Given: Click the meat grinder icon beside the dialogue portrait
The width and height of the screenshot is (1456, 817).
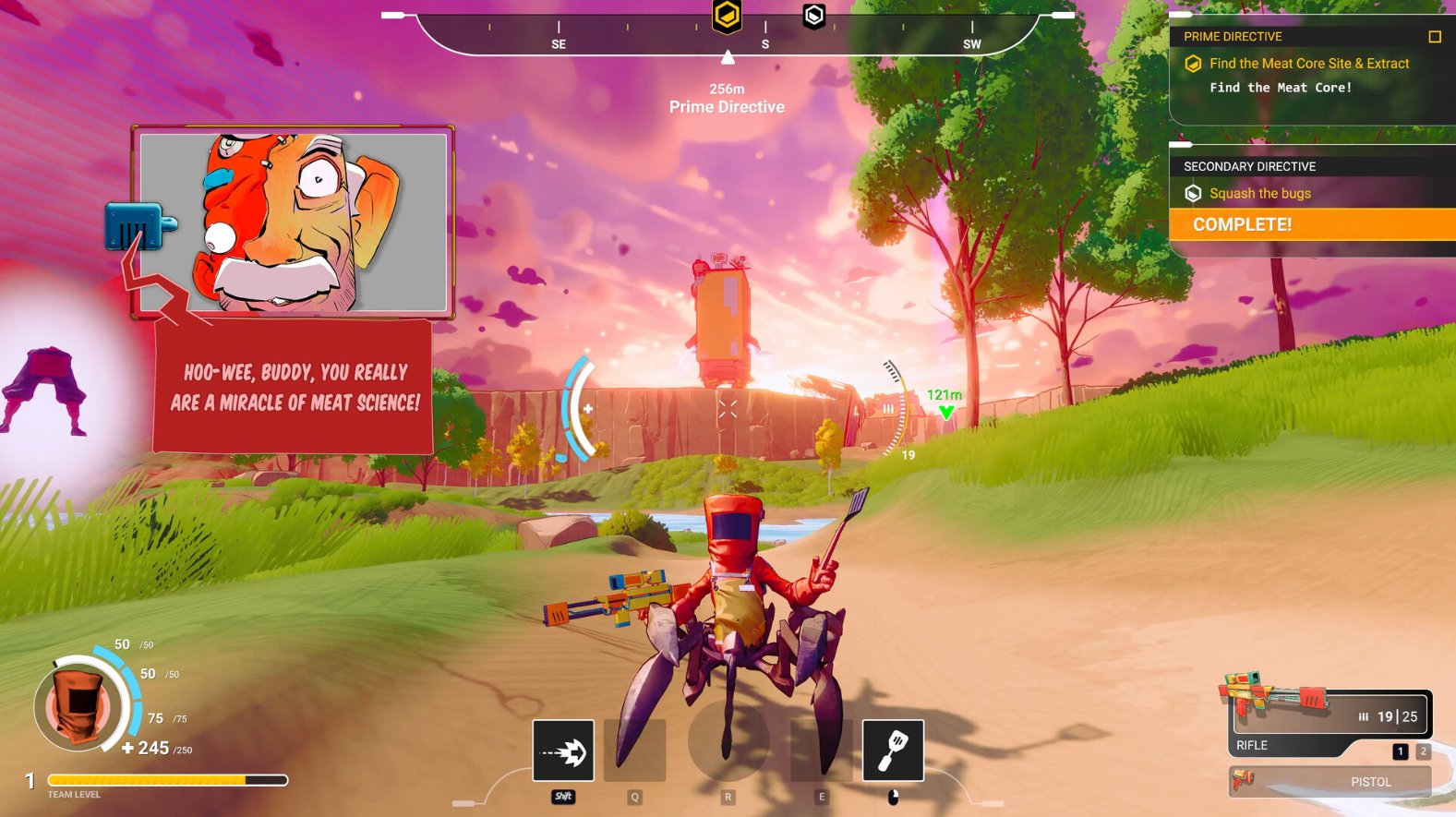Looking at the screenshot, I should click(135, 228).
